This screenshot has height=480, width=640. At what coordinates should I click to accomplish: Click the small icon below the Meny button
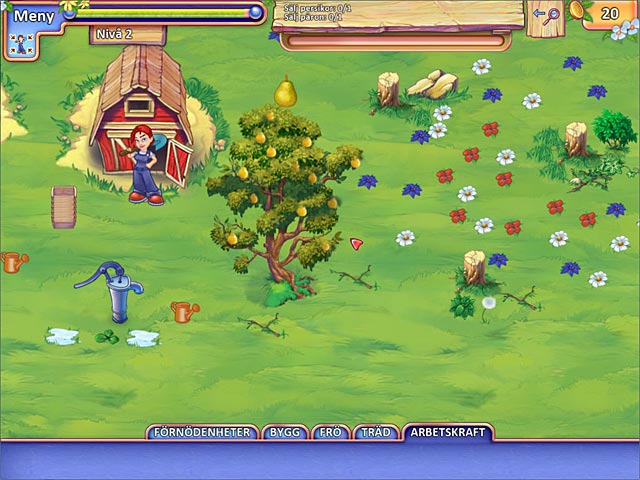pyautogui.click(x=15, y=44)
